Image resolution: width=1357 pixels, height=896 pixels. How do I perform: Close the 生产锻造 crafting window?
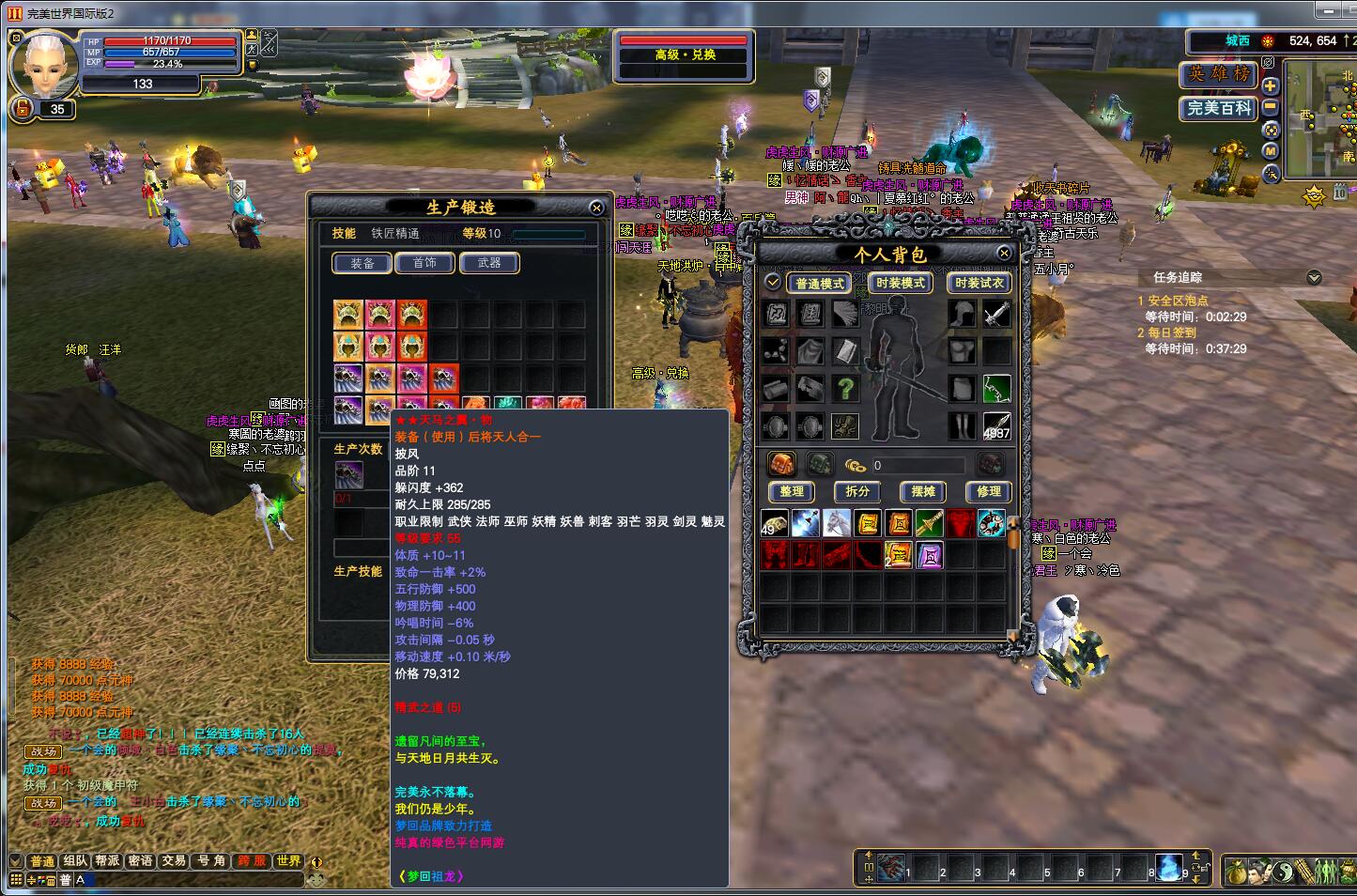[596, 208]
